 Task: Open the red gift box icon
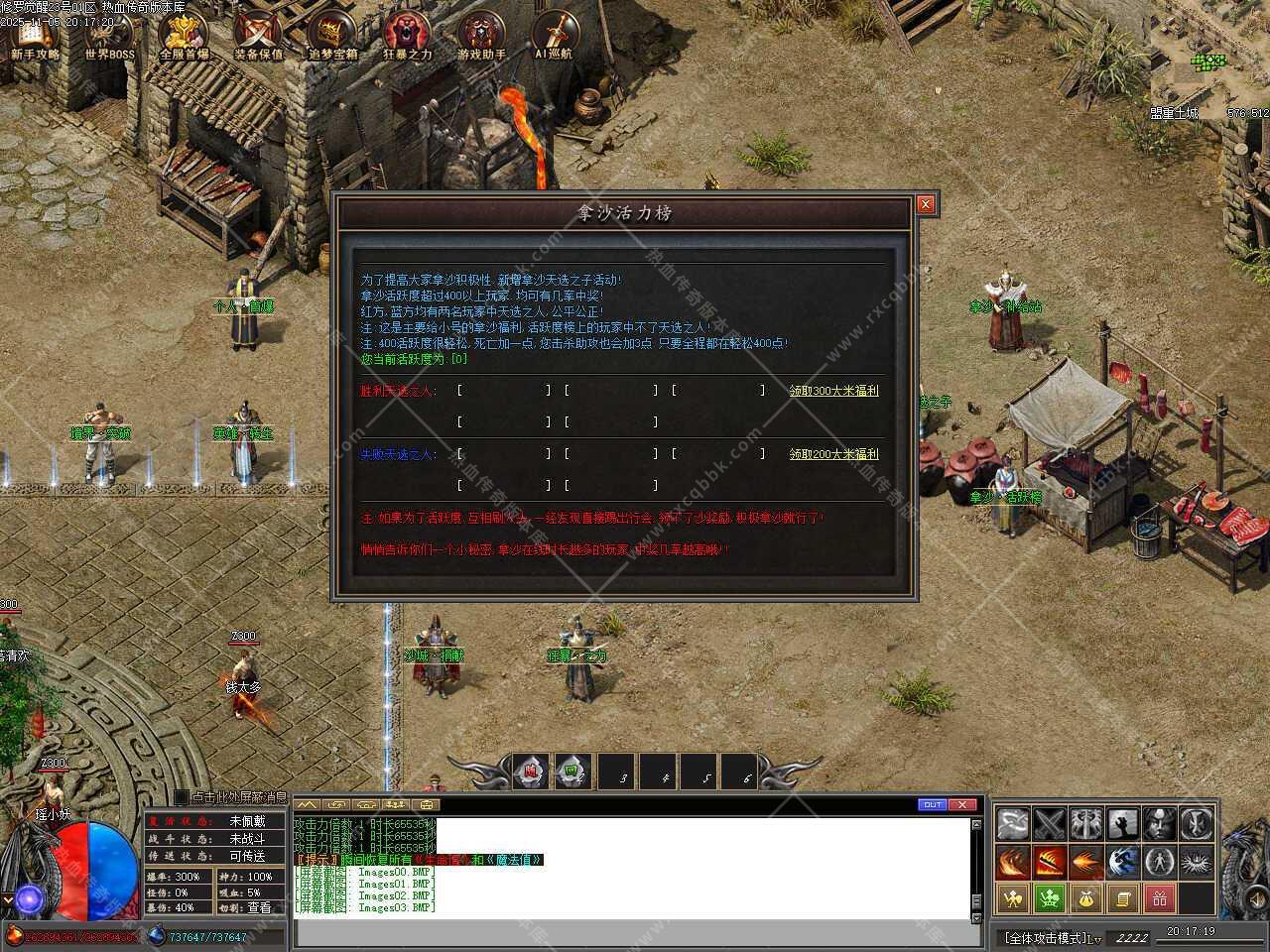pos(1159,898)
